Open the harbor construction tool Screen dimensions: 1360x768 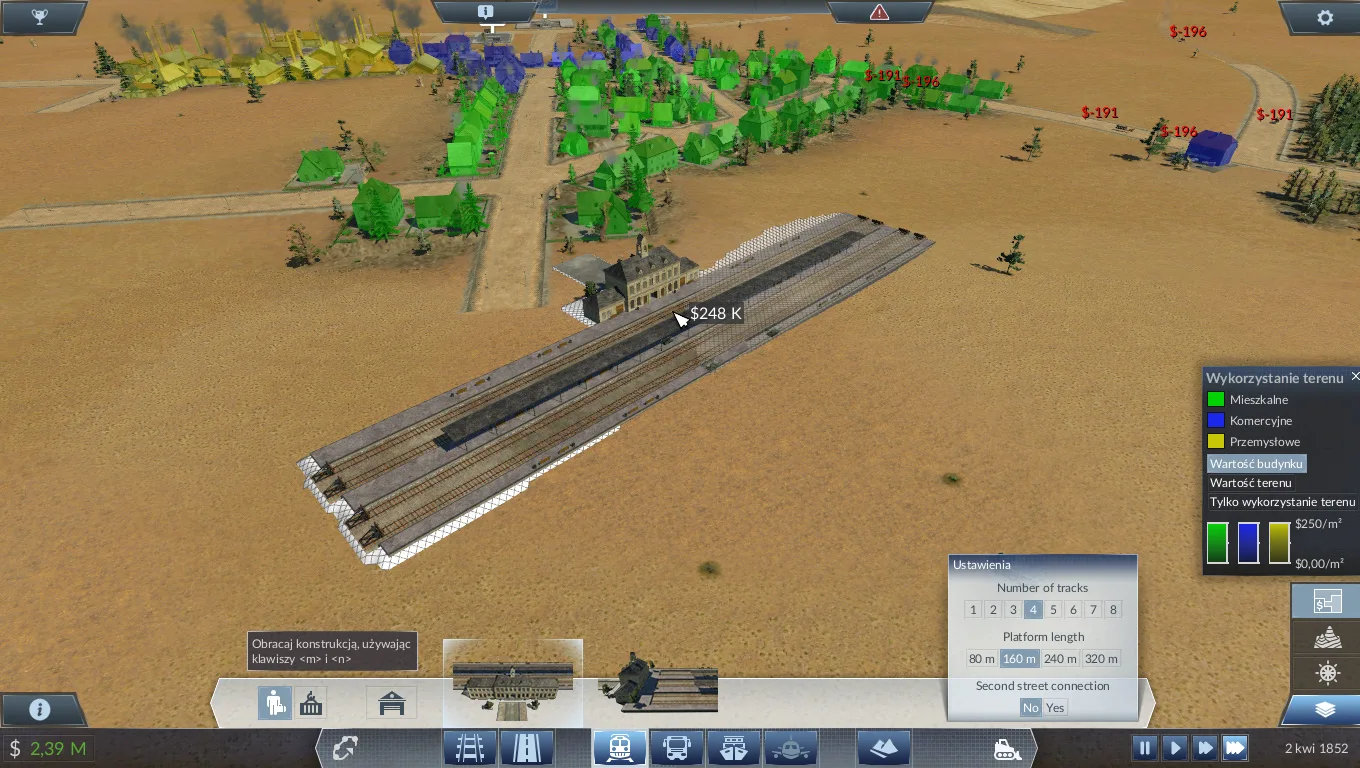(734, 747)
